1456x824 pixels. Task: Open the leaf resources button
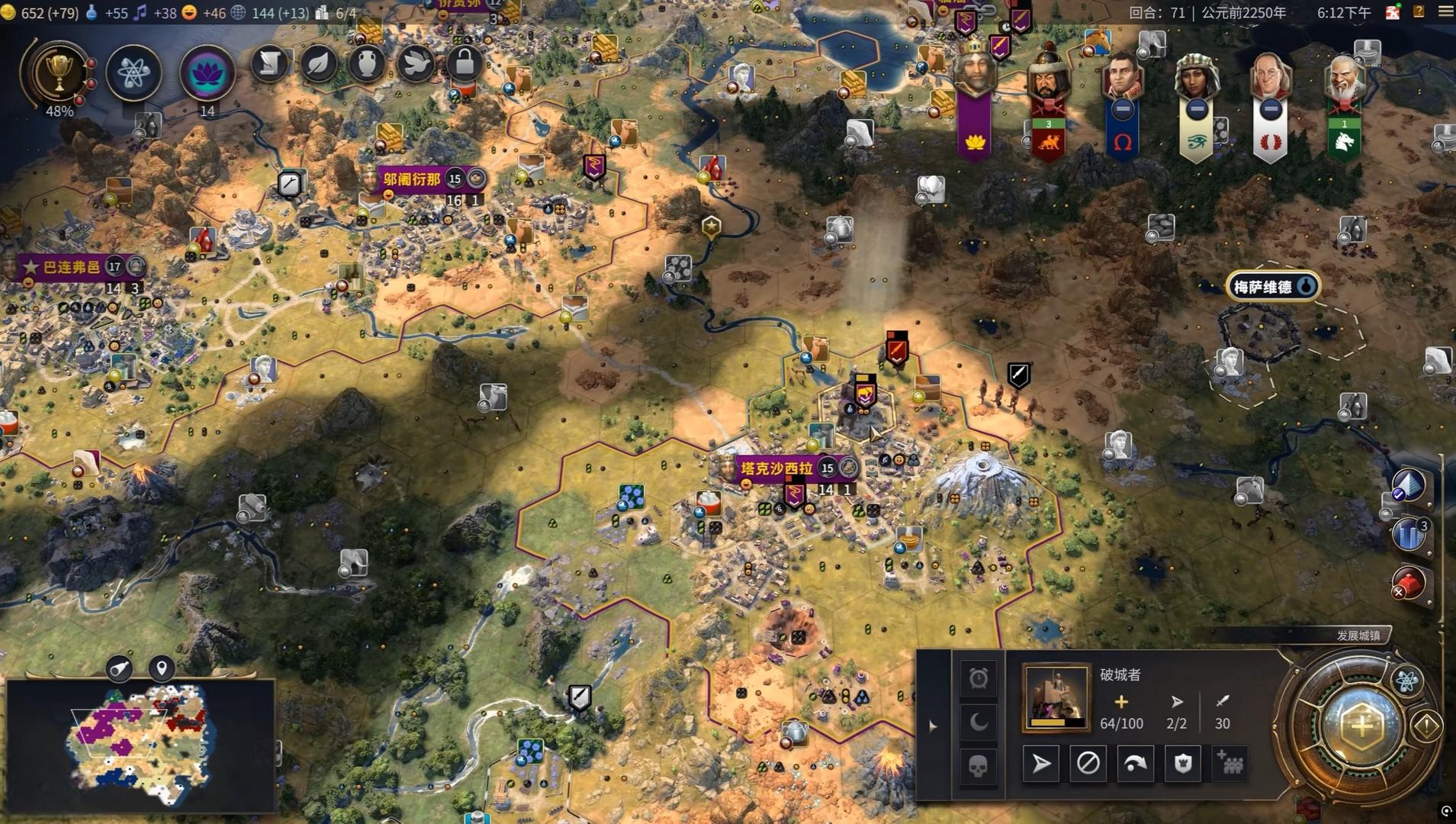(x=319, y=64)
